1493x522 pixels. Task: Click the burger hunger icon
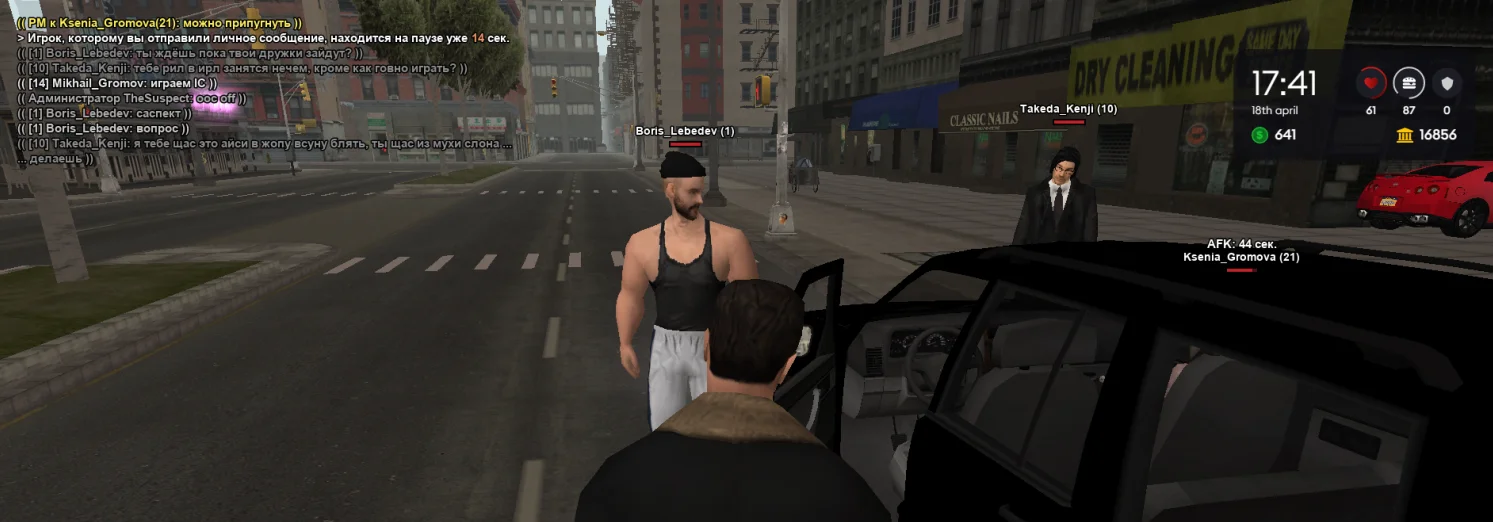point(1408,83)
